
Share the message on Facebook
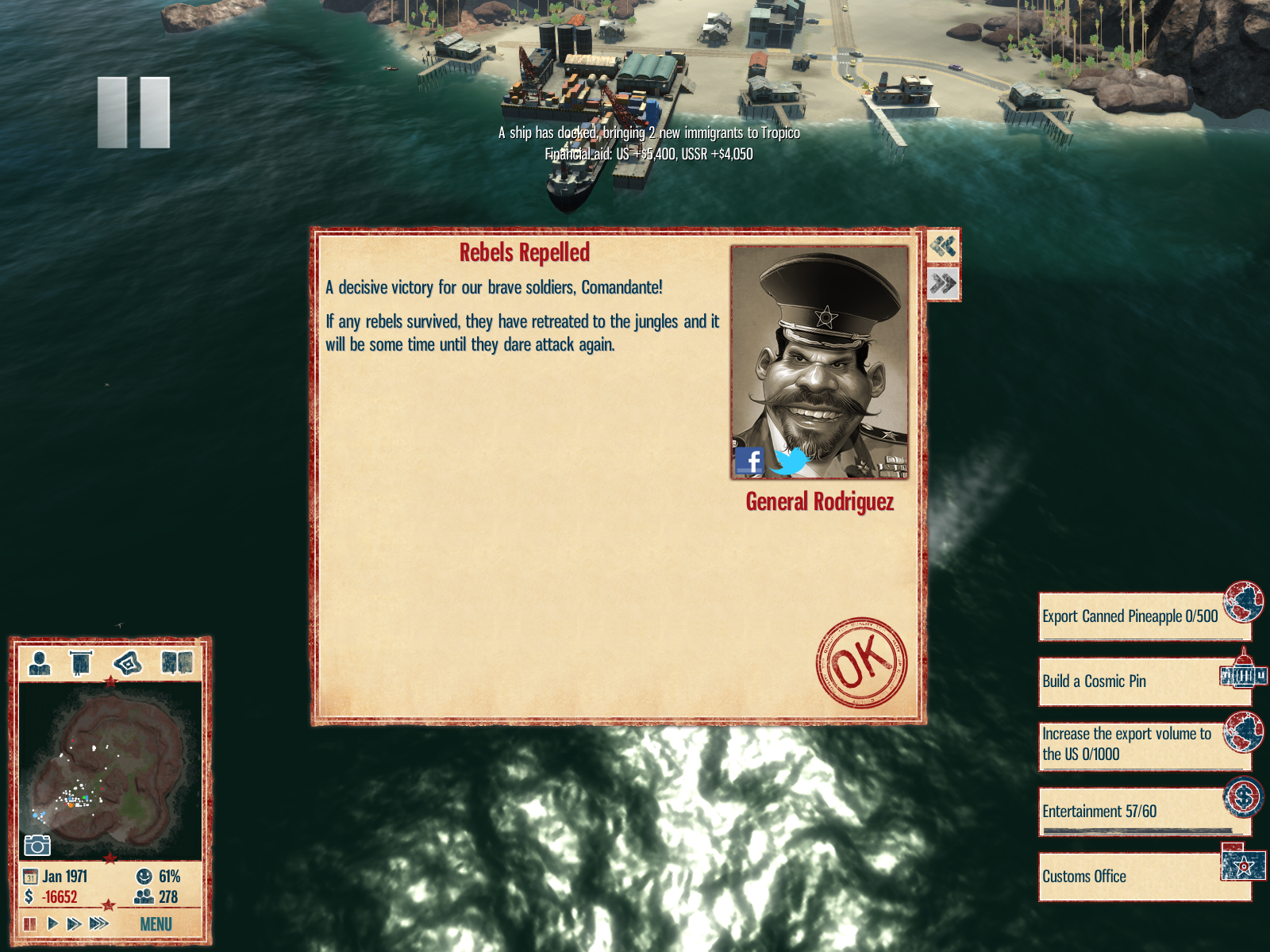click(749, 461)
